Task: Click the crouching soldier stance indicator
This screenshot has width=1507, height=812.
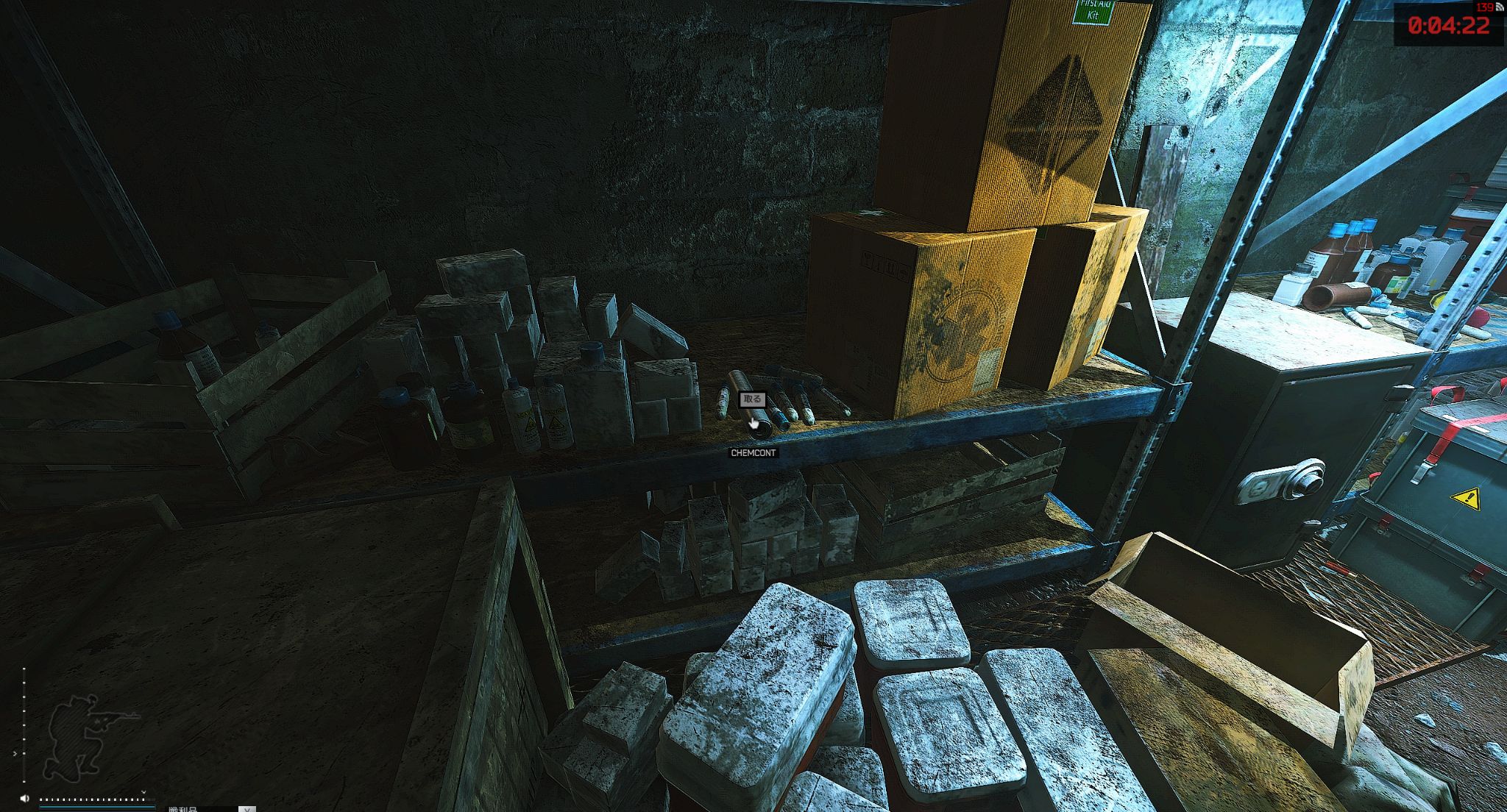Action: tap(85, 736)
